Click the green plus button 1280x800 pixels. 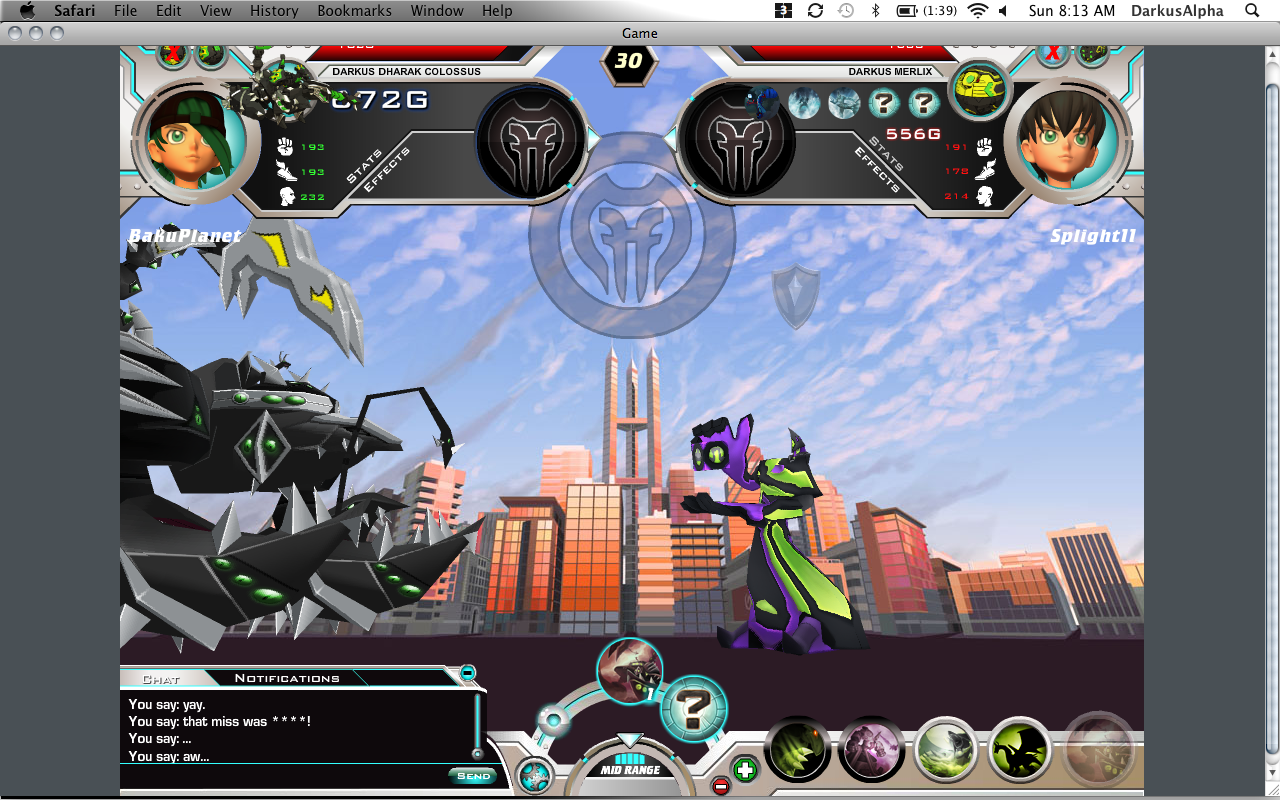pos(745,770)
